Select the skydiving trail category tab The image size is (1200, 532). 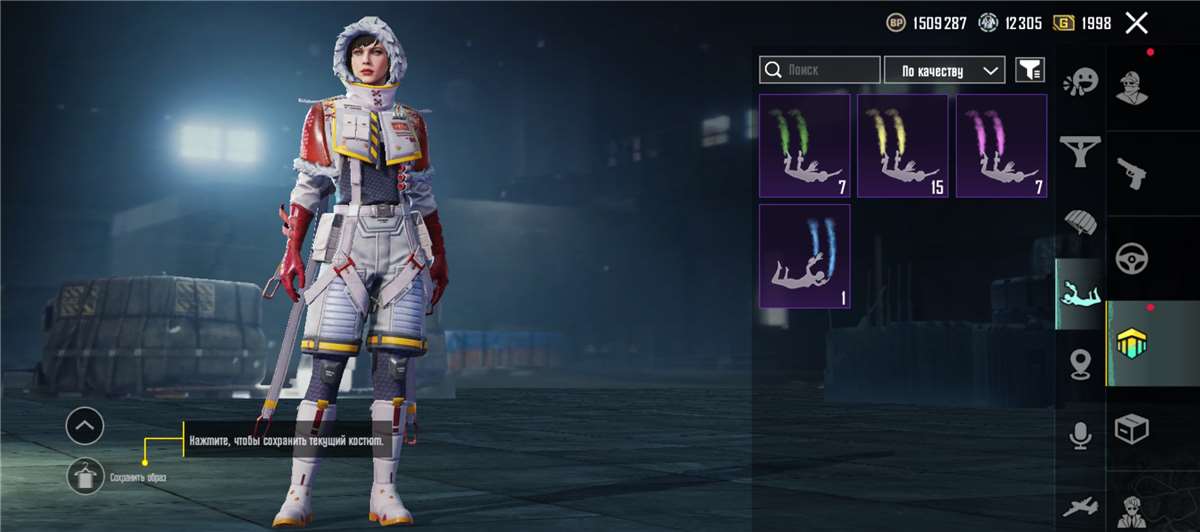point(1080,294)
